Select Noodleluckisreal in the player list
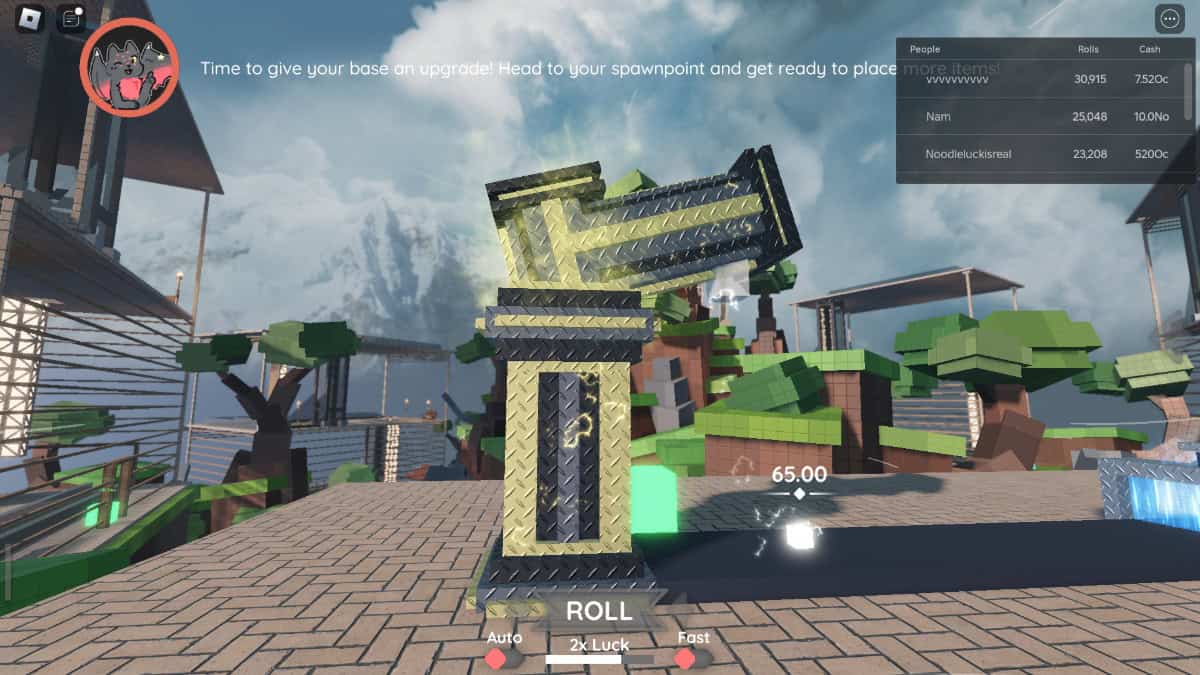 click(1040, 155)
